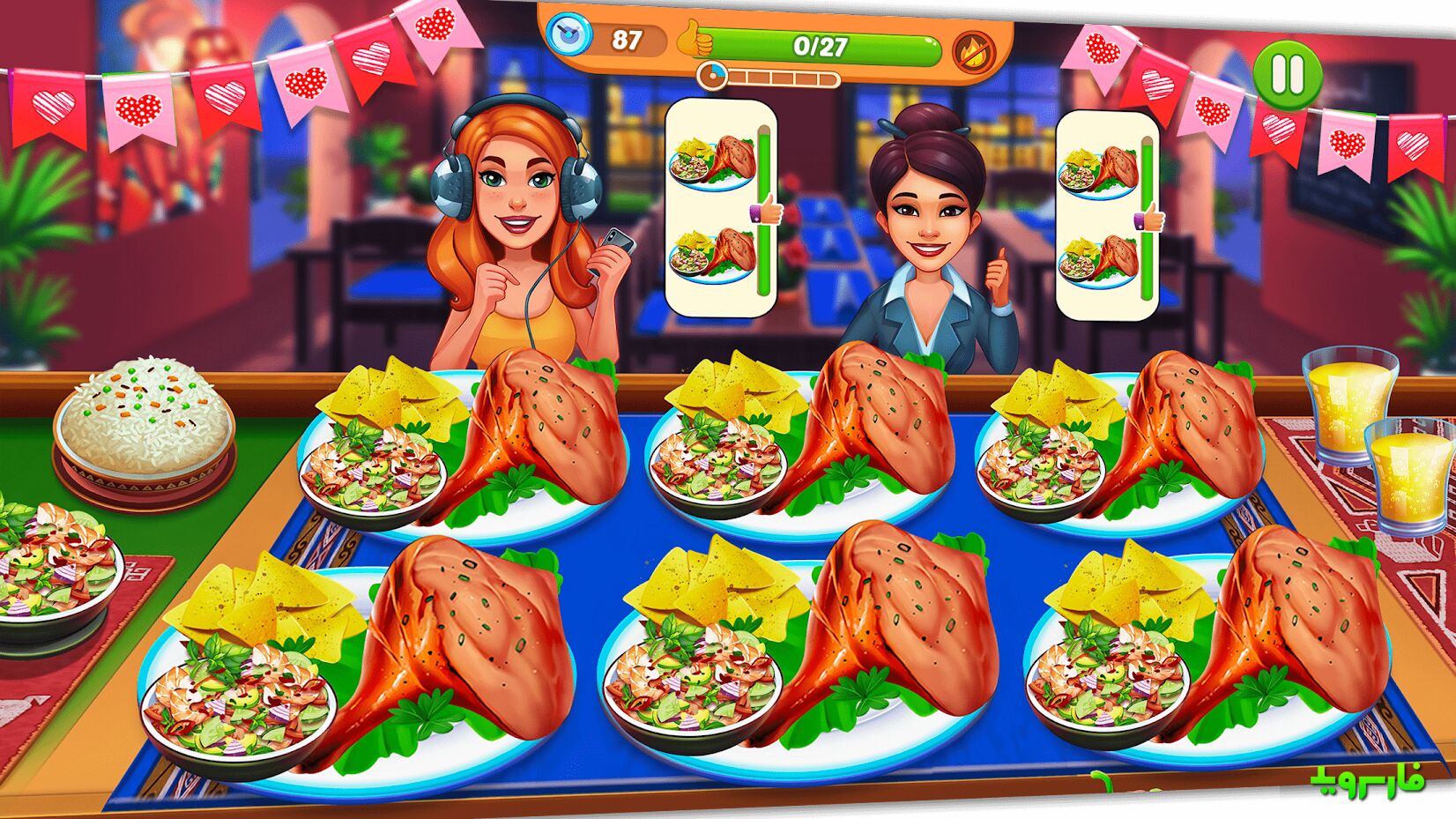Pause the game with the green button

tap(1287, 74)
